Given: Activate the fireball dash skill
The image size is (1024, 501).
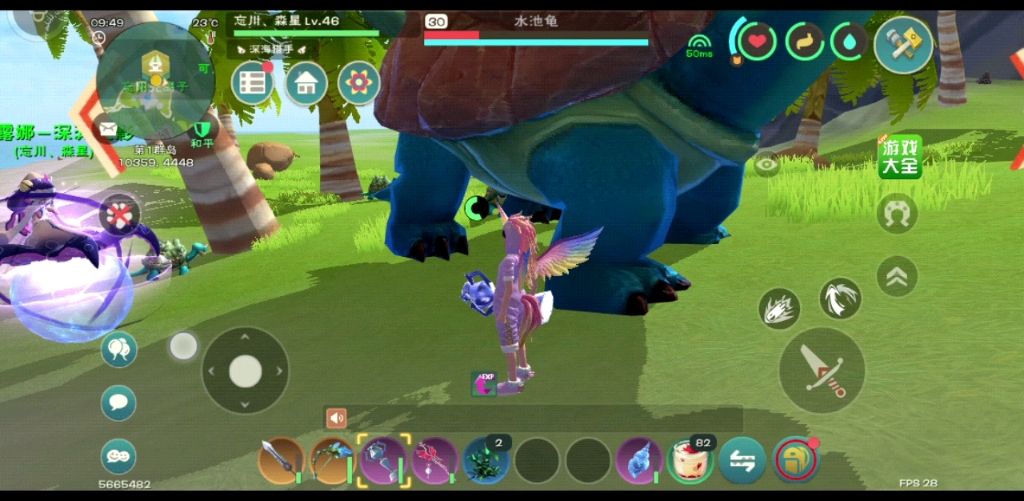Looking at the screenshot, I should 778,308.
